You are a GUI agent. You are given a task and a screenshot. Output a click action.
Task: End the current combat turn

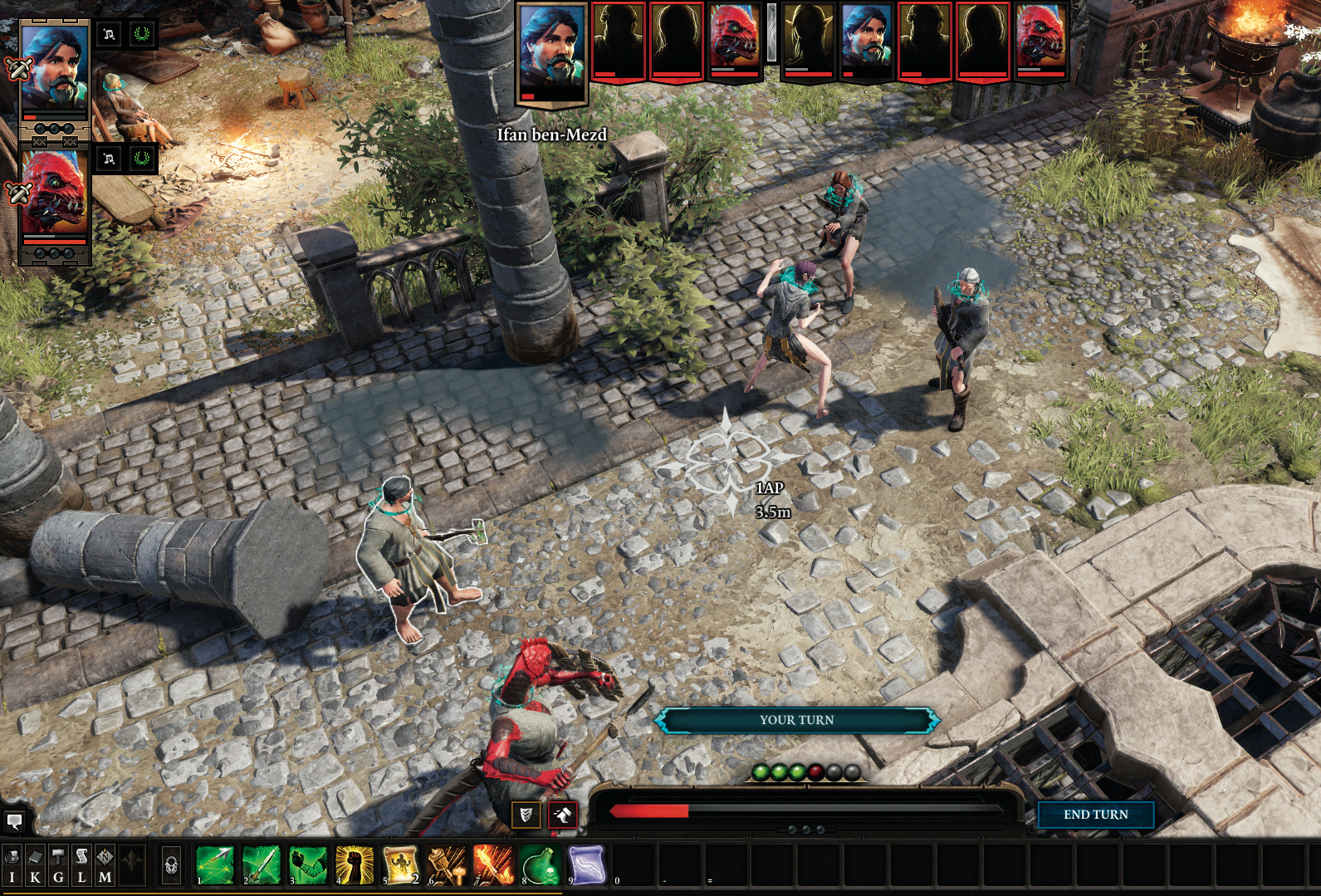[1095, 815]
